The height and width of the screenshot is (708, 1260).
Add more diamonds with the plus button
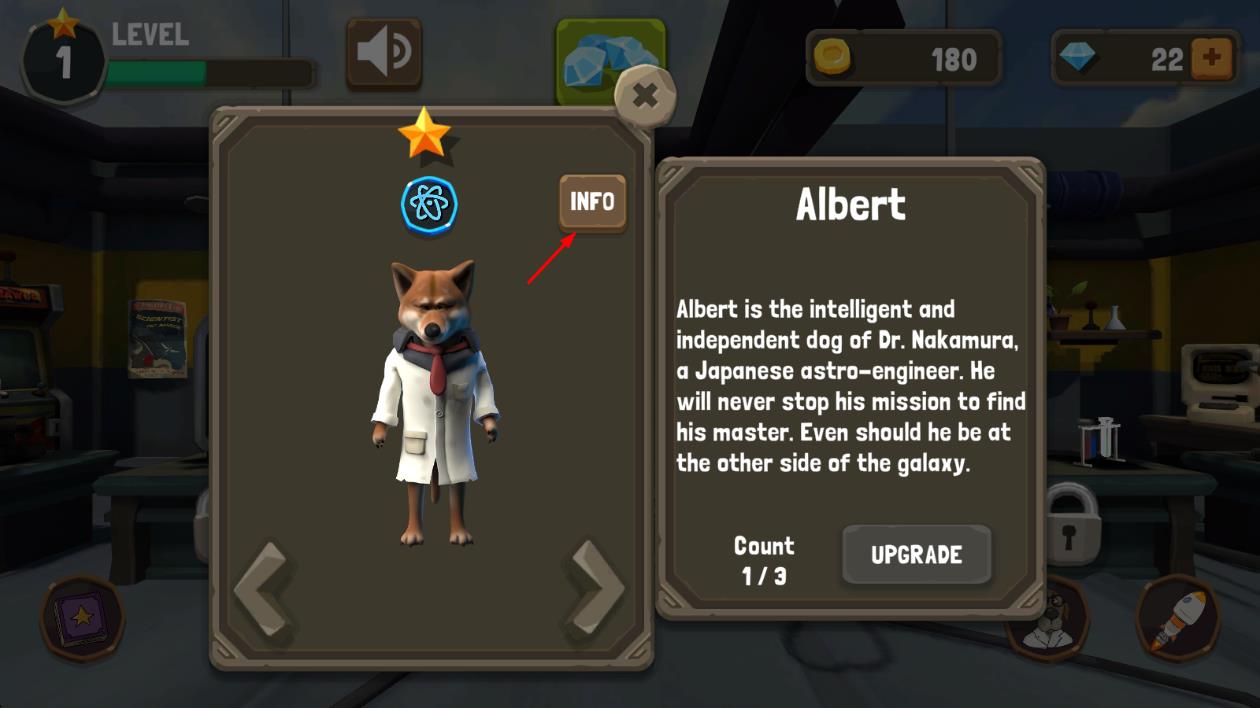[x=1211, y=59]
